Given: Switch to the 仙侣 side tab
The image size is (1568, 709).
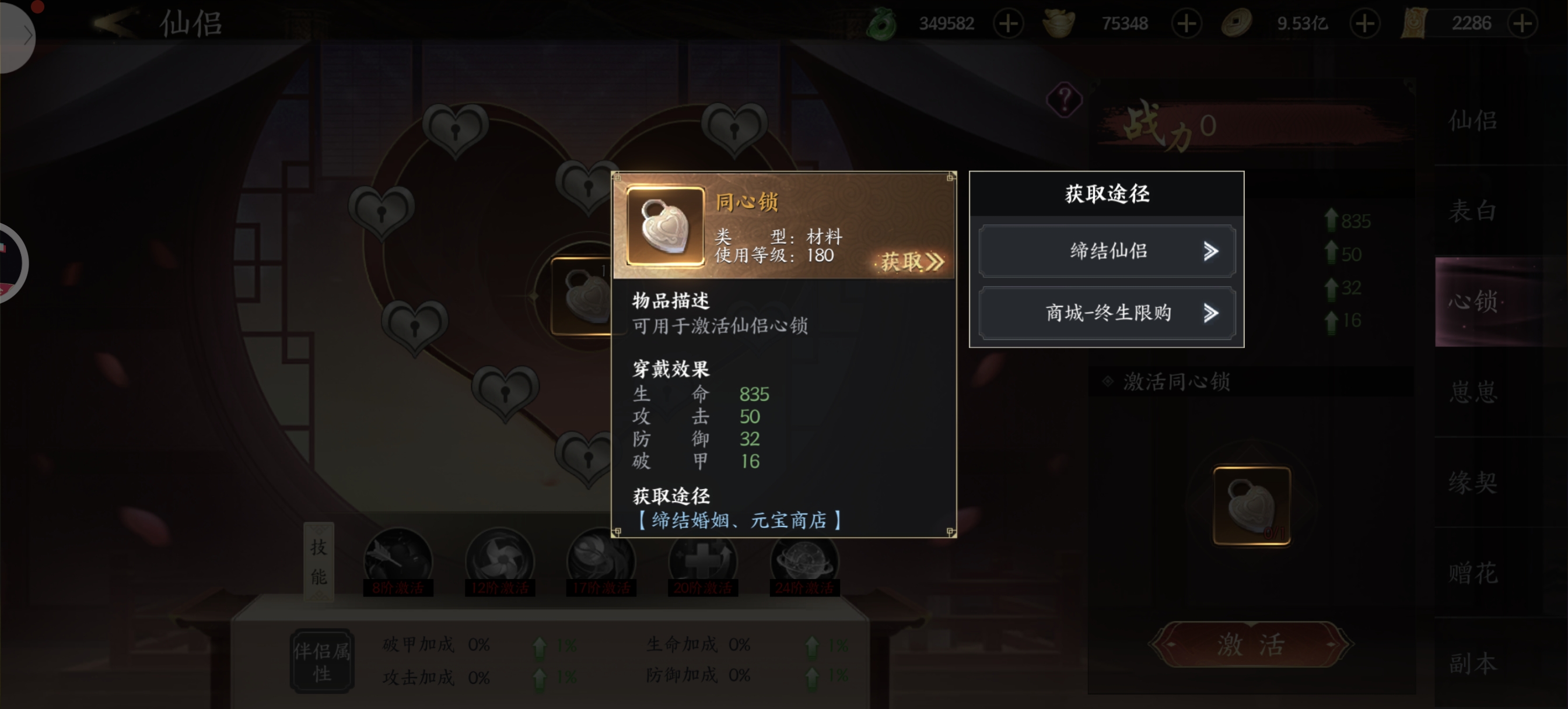Looking at the screenshot, I should pyautogui.click(x=1472, y=121).
